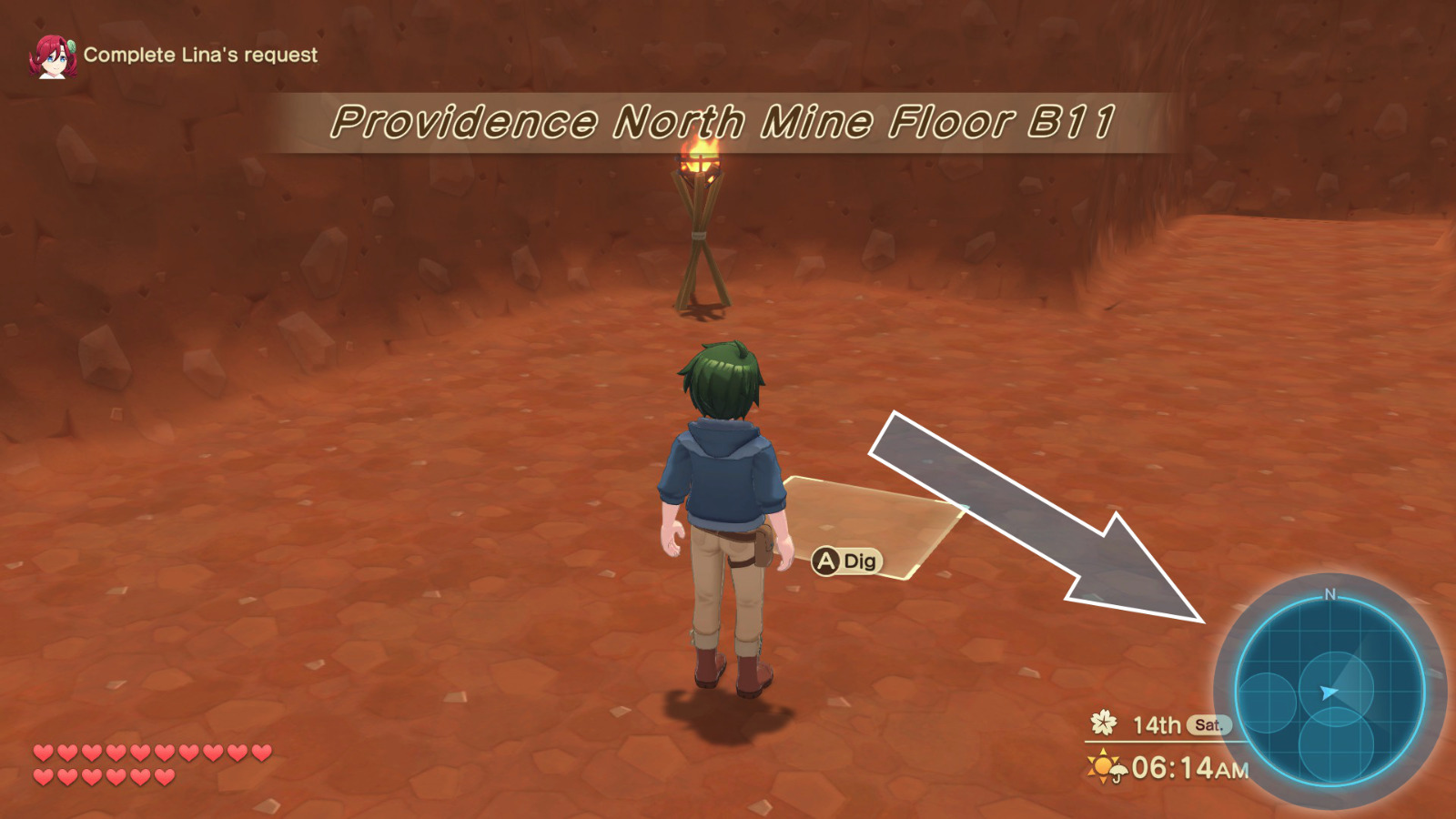Viewport: 1456px width, 819px height.
Task: Click the N compass marker on the minimap
Action: (x=1330, y=593)
